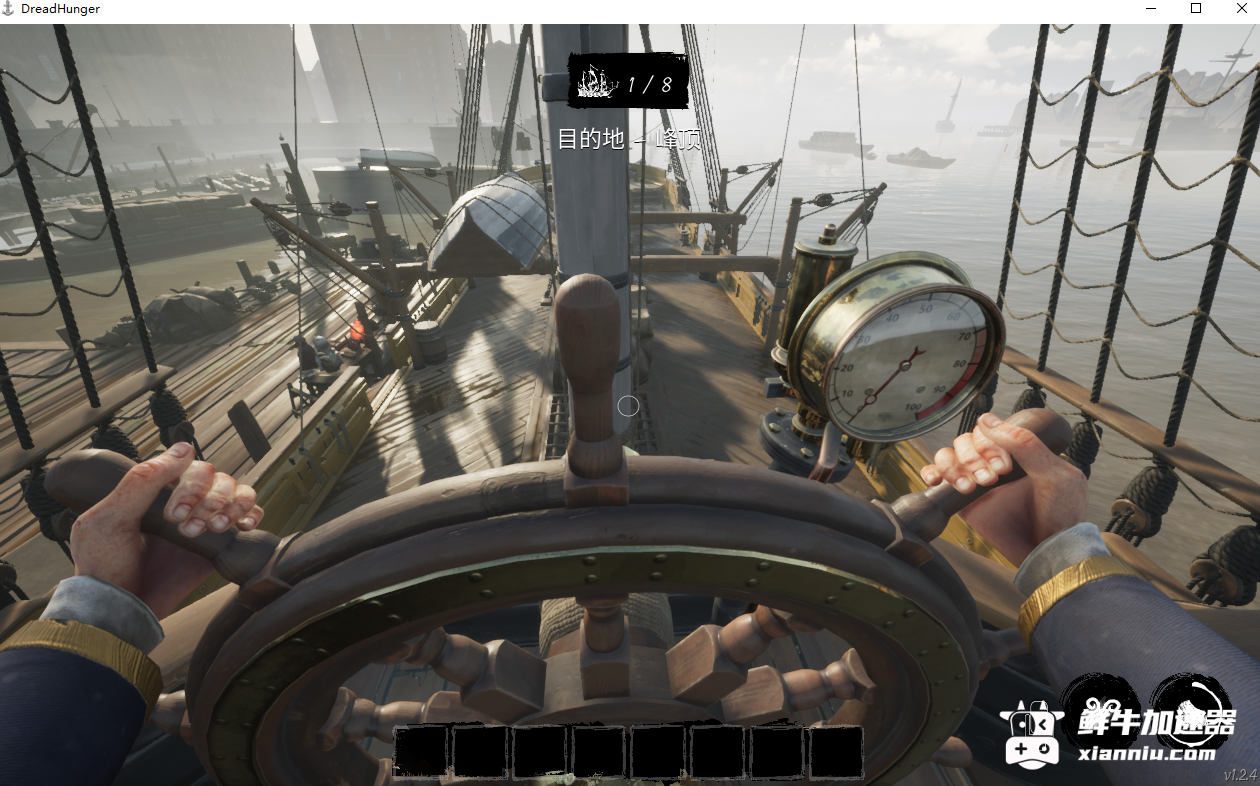Click the ship icon beside the 1/8 counter
1260x786 pixels.
(x=597, y=81)
